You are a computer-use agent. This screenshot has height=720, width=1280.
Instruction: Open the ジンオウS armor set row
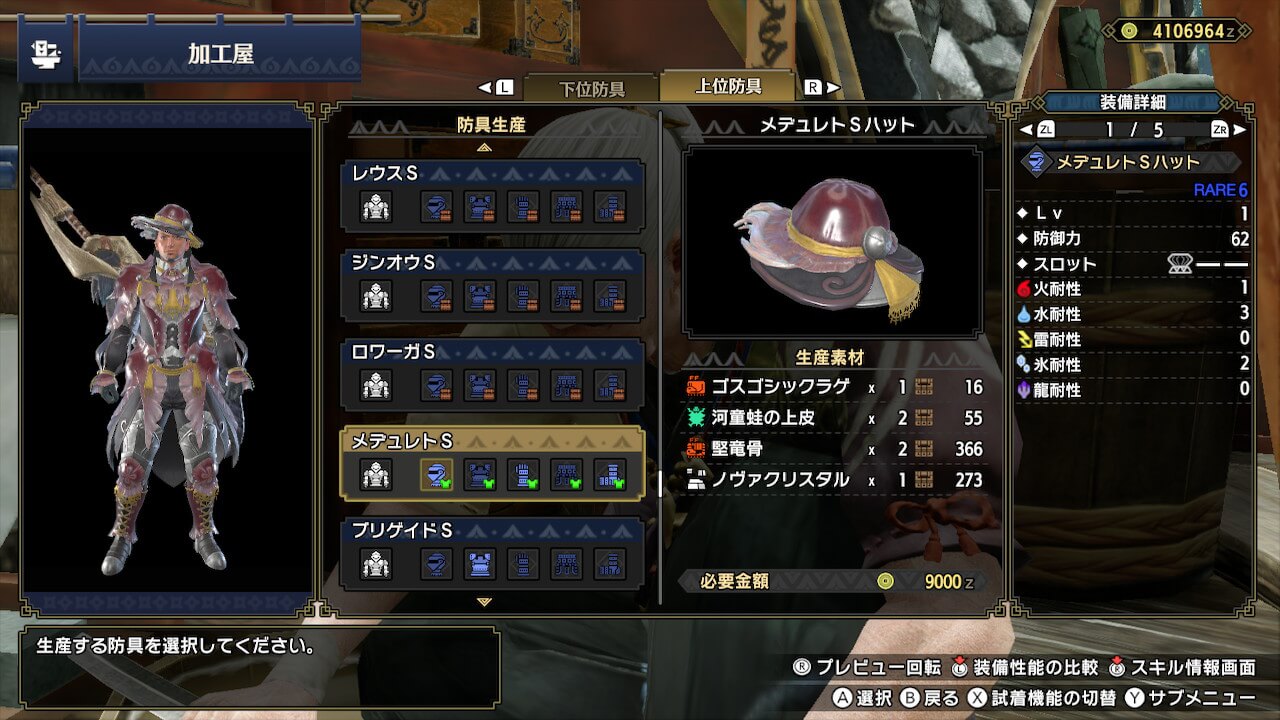[x=493, y=285]
